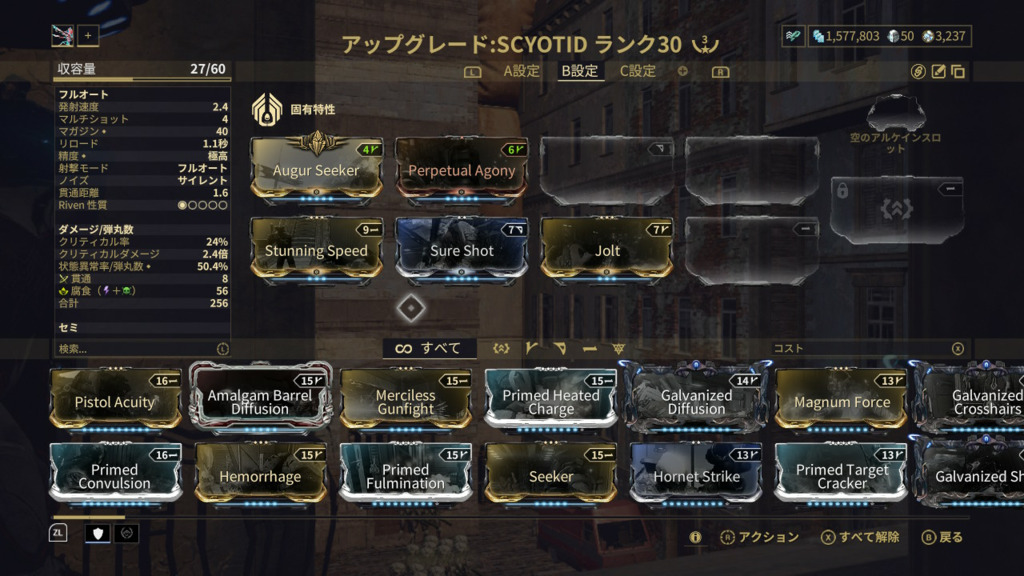Select the Primed Heated Charge mod
This screenshot has width=1024, height=576.
click(551, 400)
